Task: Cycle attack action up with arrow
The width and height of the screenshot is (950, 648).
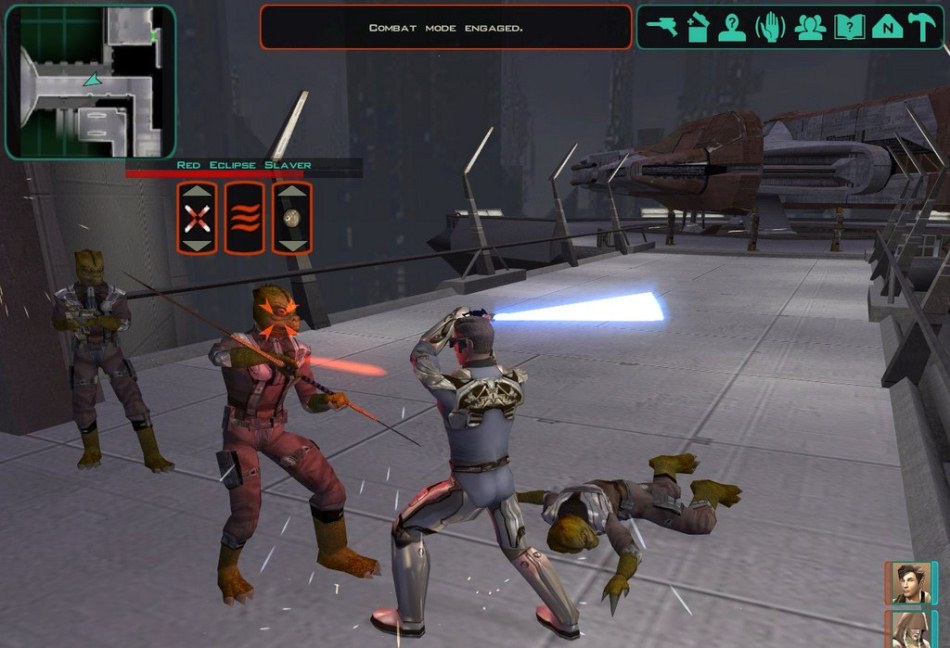Action: pyautogui.click(x=197, y=191)
